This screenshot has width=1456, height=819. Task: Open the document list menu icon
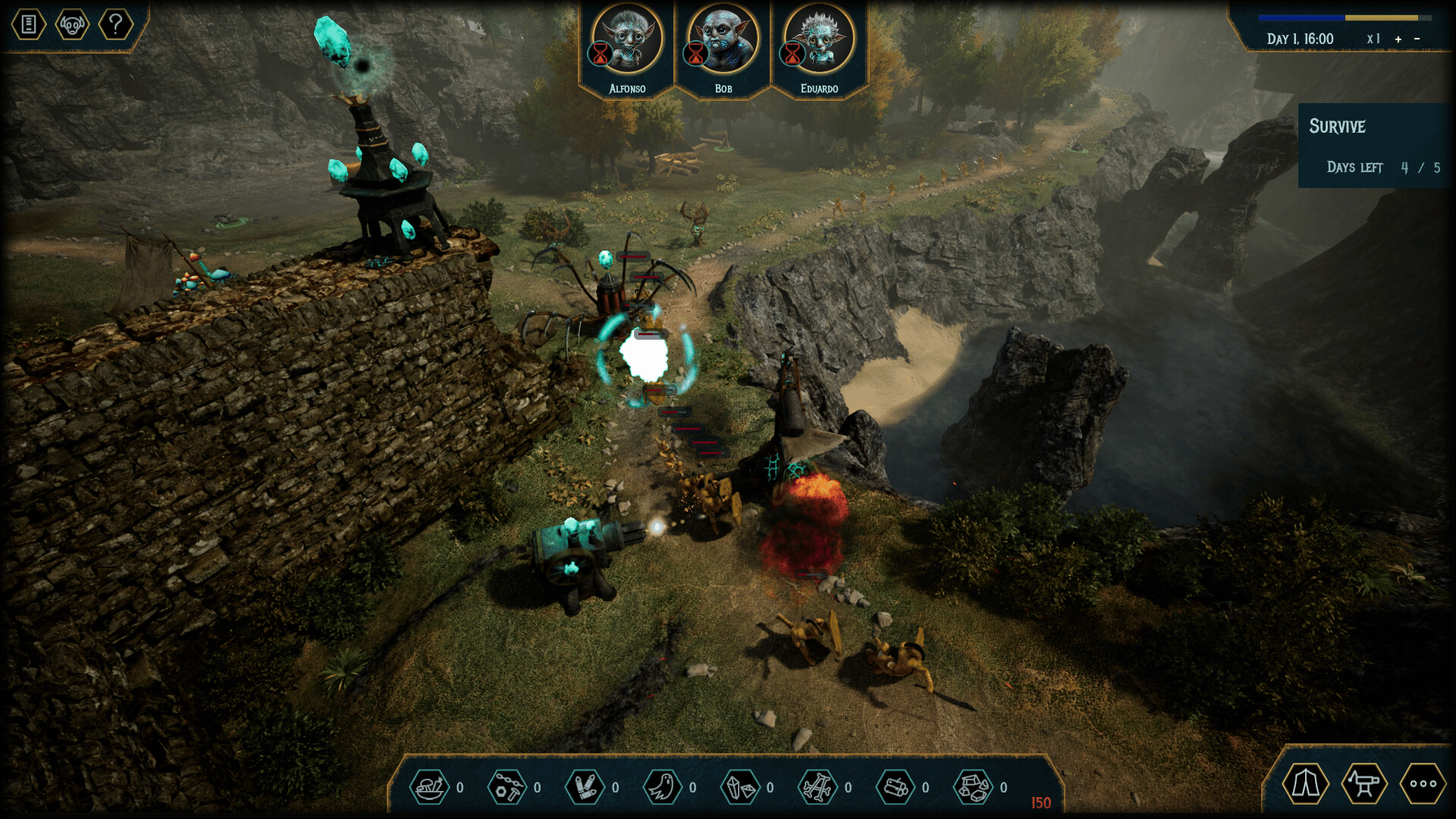pos(29,25)
